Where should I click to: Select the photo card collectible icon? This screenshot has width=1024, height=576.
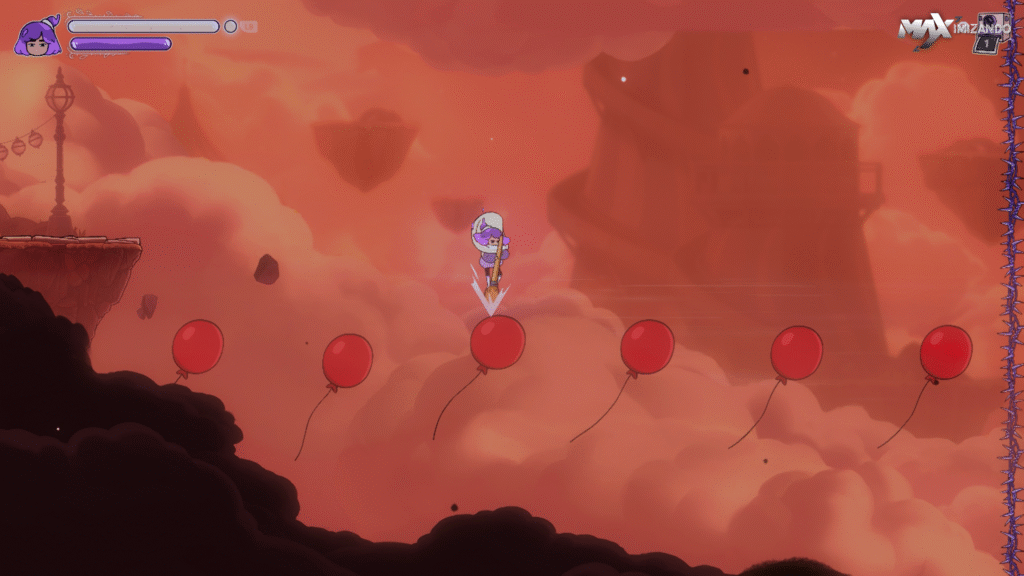[x=991, y=32]
